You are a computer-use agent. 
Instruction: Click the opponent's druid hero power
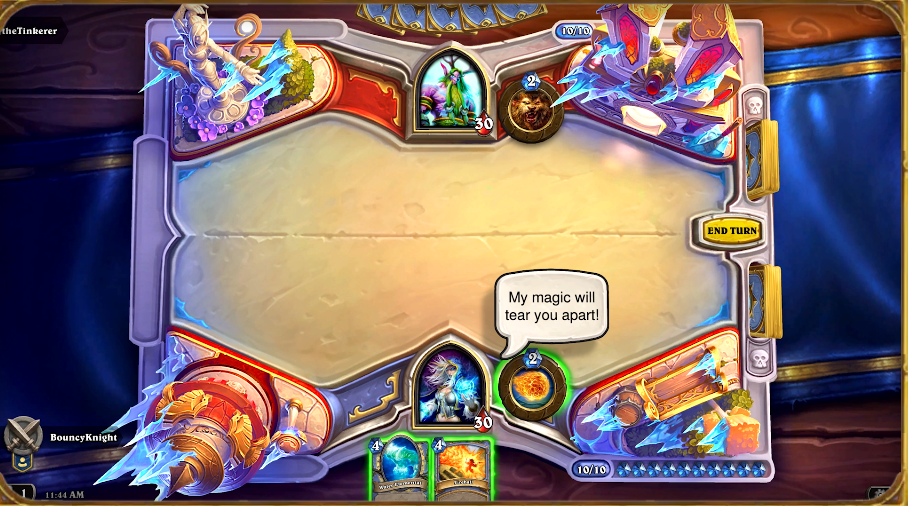click(530, 110)
